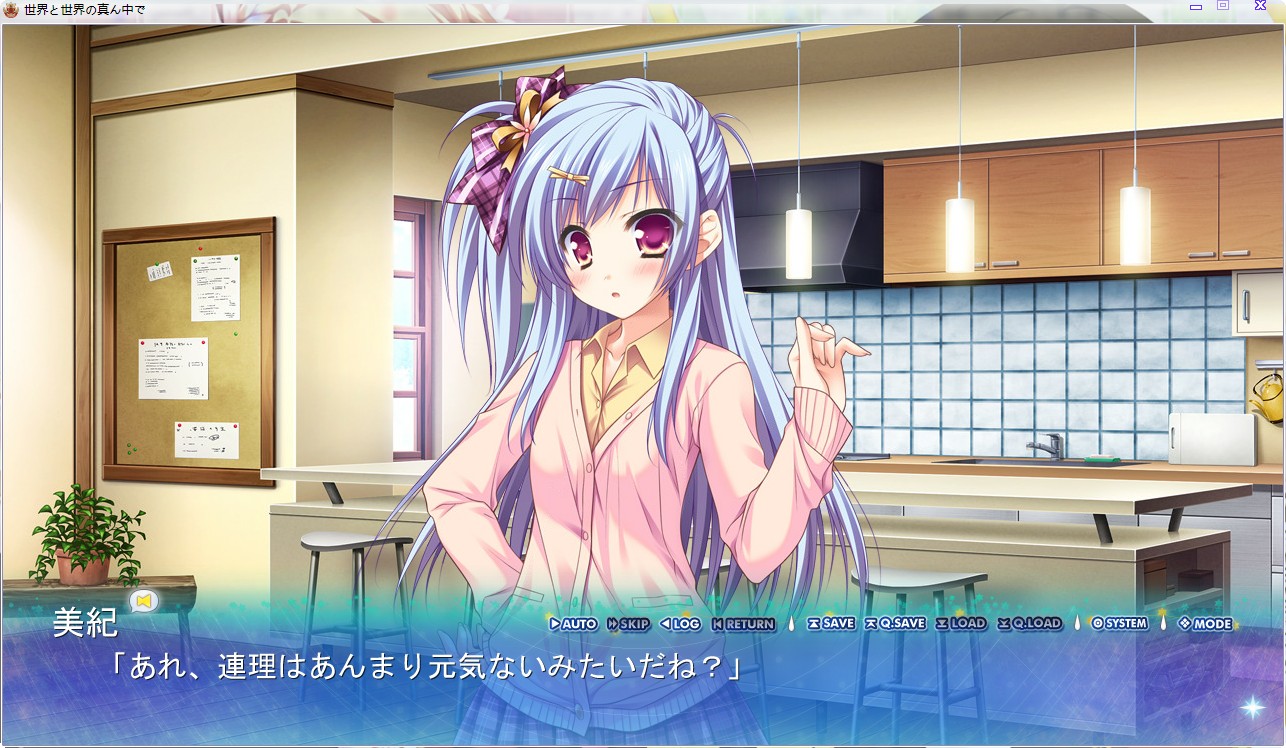1286x748 pixels.
Task: Click the RETURN button
Action: coord(743,623)
